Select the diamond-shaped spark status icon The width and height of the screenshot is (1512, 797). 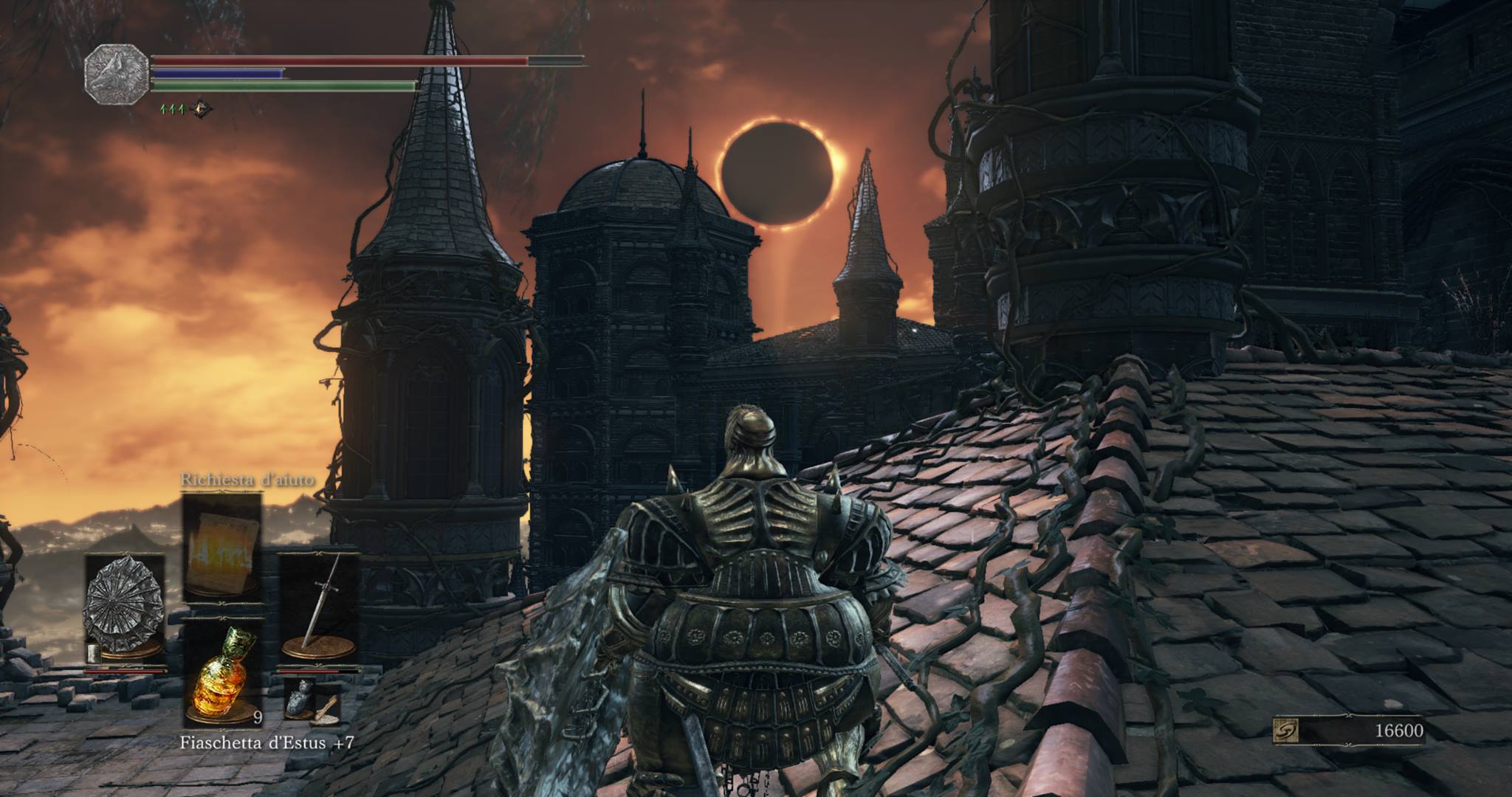200,109
